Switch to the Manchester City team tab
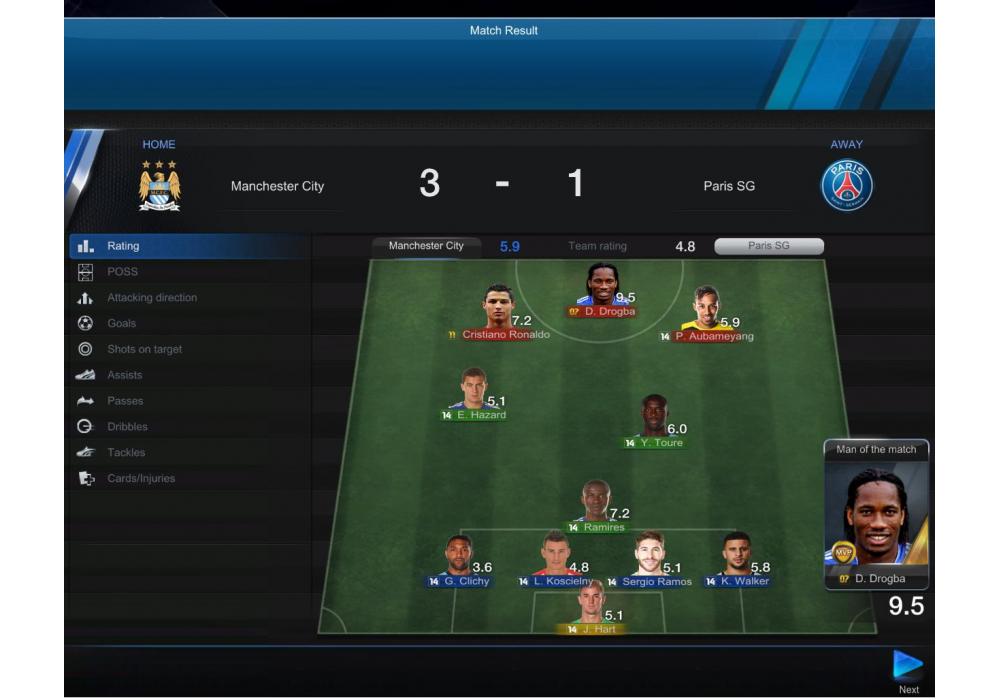The image size is (1000, 700). 426,246
